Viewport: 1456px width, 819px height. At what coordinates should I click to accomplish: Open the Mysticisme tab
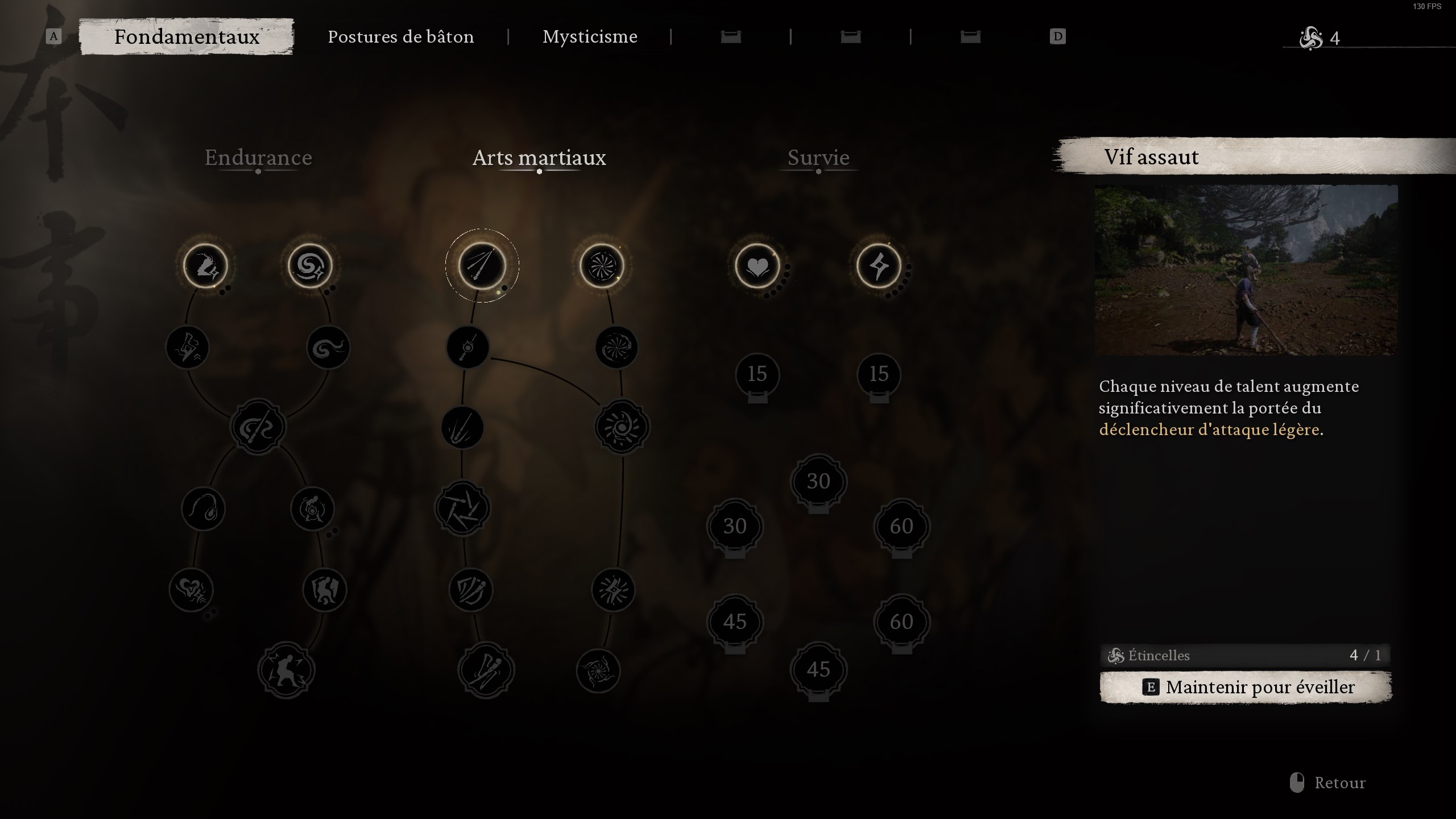[590, 36]
